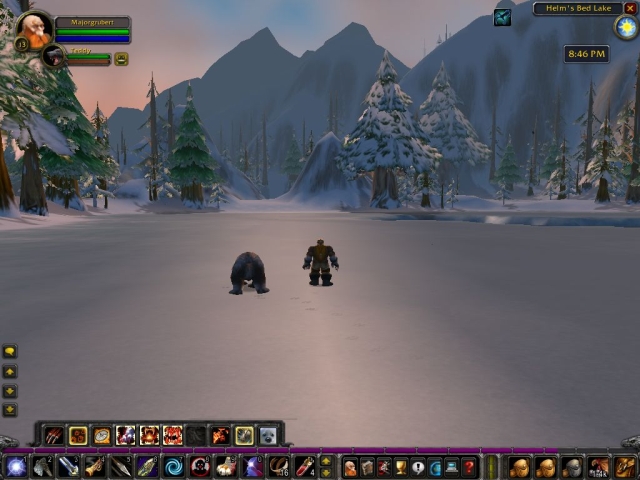Image resolution: width=640 pixels, height=480 pixels.
Task: Open the help request red question mark
Action: point(469,467)
